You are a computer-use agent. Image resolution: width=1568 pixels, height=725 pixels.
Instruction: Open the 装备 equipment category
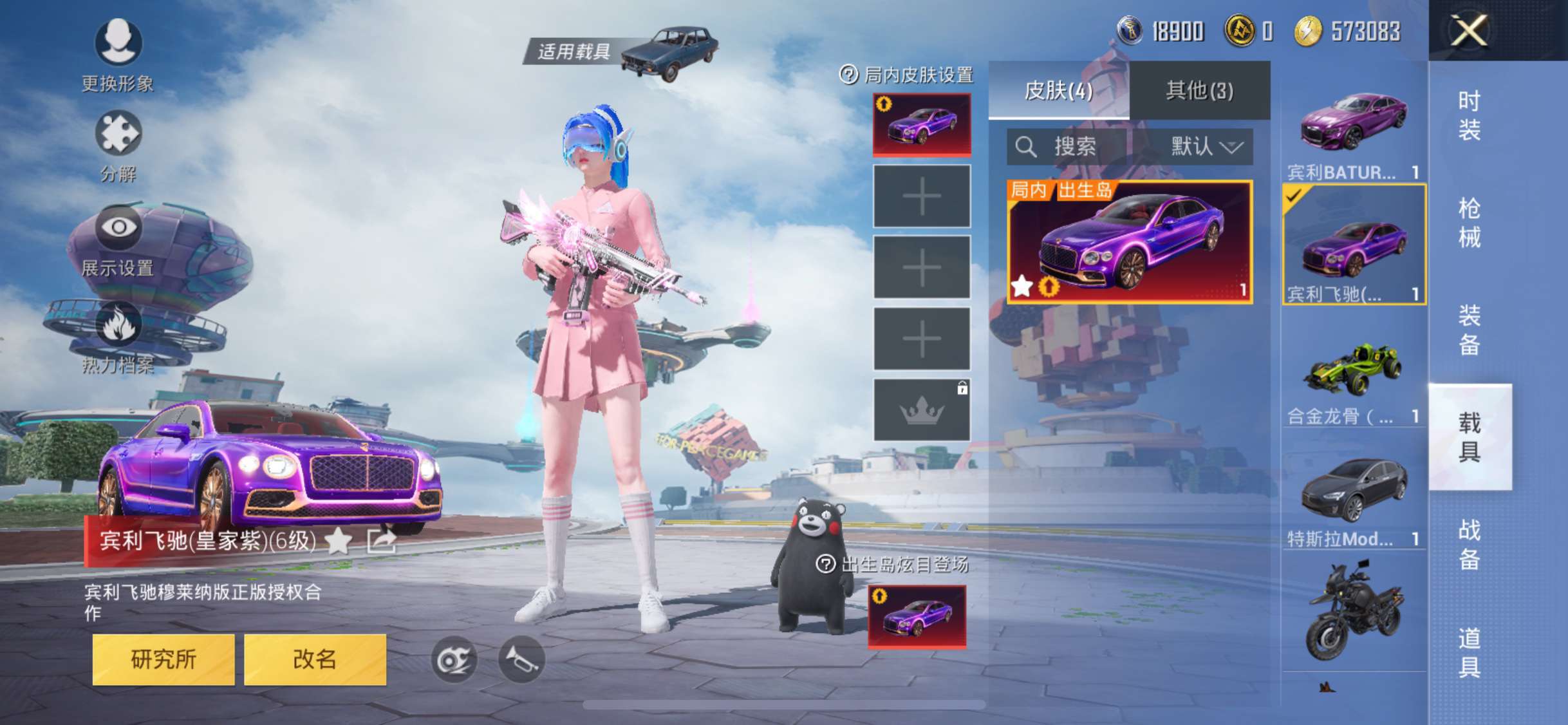click(x=1469, y=330)
